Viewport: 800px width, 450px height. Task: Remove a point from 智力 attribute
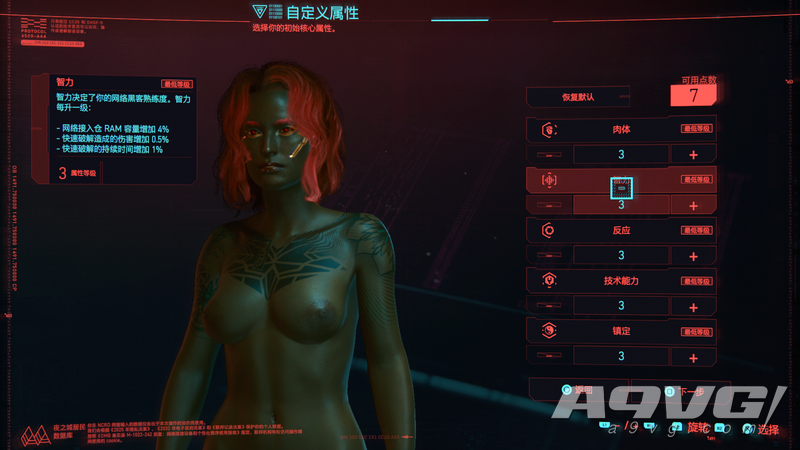pos(549,205)
